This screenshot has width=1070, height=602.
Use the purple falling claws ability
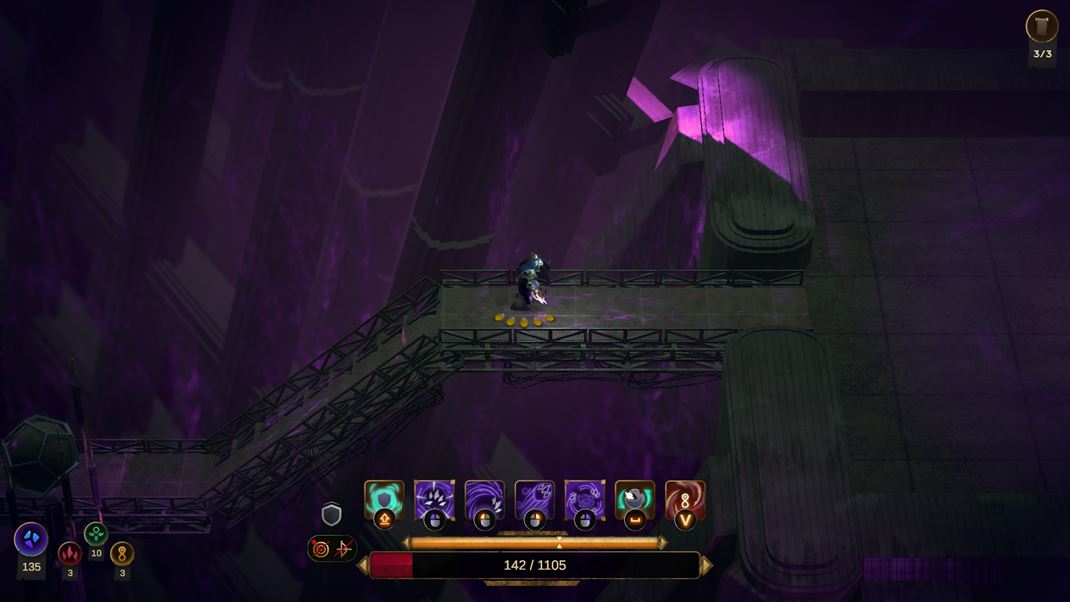pos(434,499)
